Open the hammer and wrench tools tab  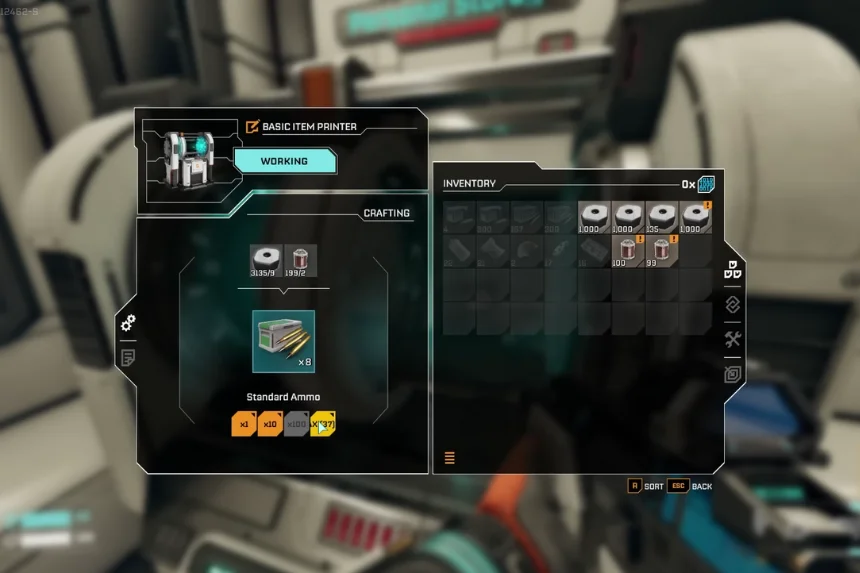click(x=732, y=339)
